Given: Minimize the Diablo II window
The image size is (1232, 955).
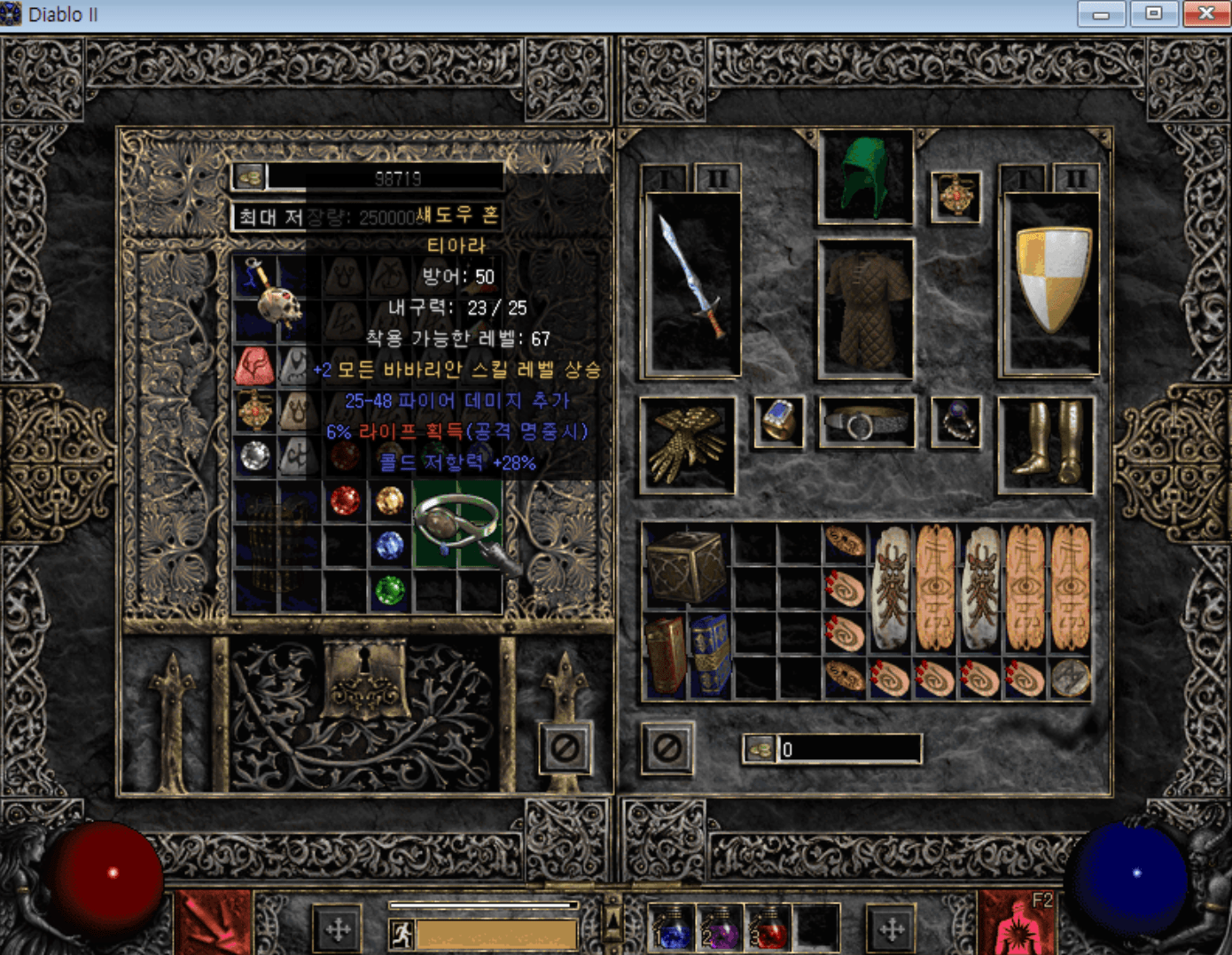Looking at the screenshot, I should pyautogui.click(x=1101, y=13).
